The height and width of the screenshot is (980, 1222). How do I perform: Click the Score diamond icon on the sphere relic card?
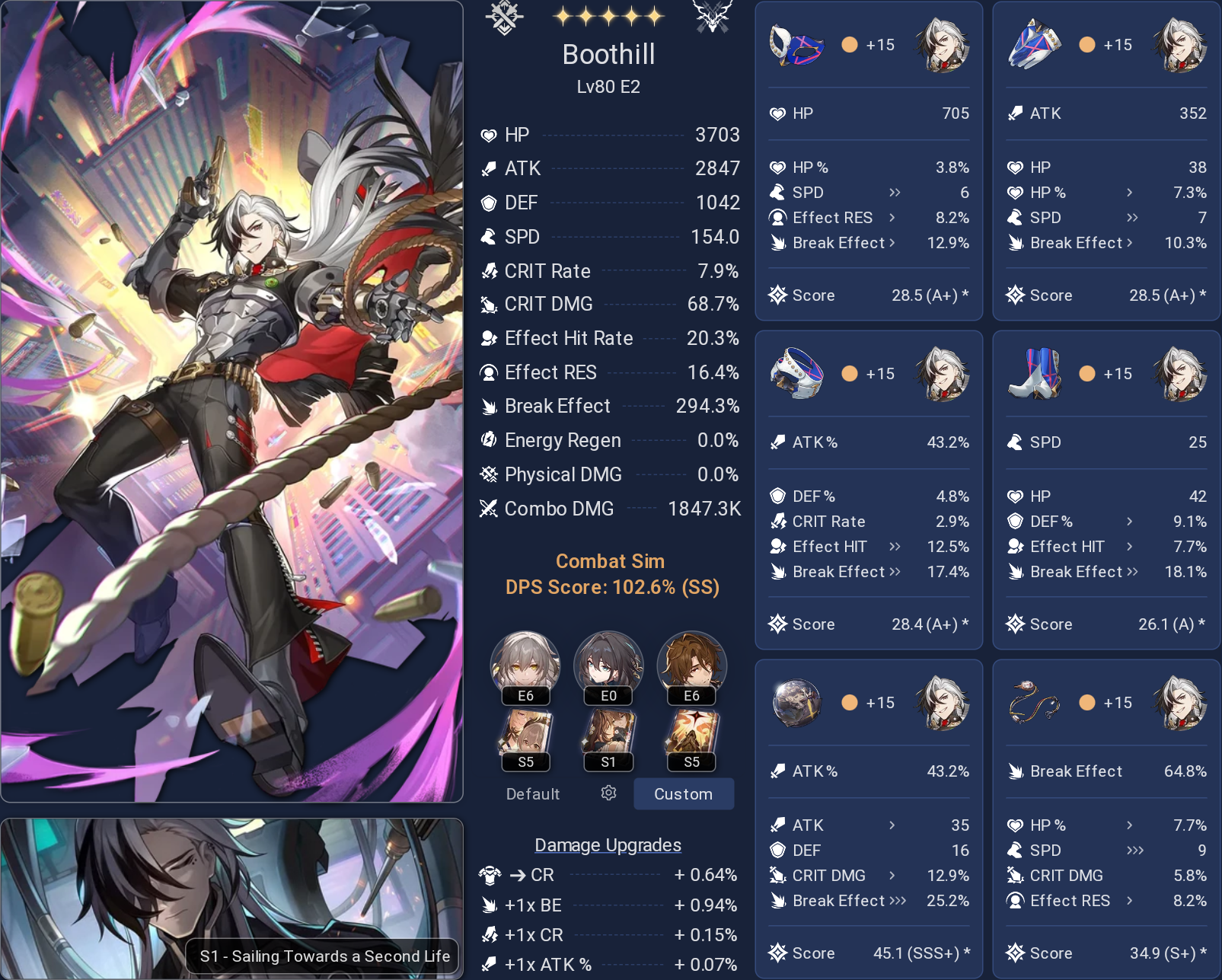(x=778, y=953)
